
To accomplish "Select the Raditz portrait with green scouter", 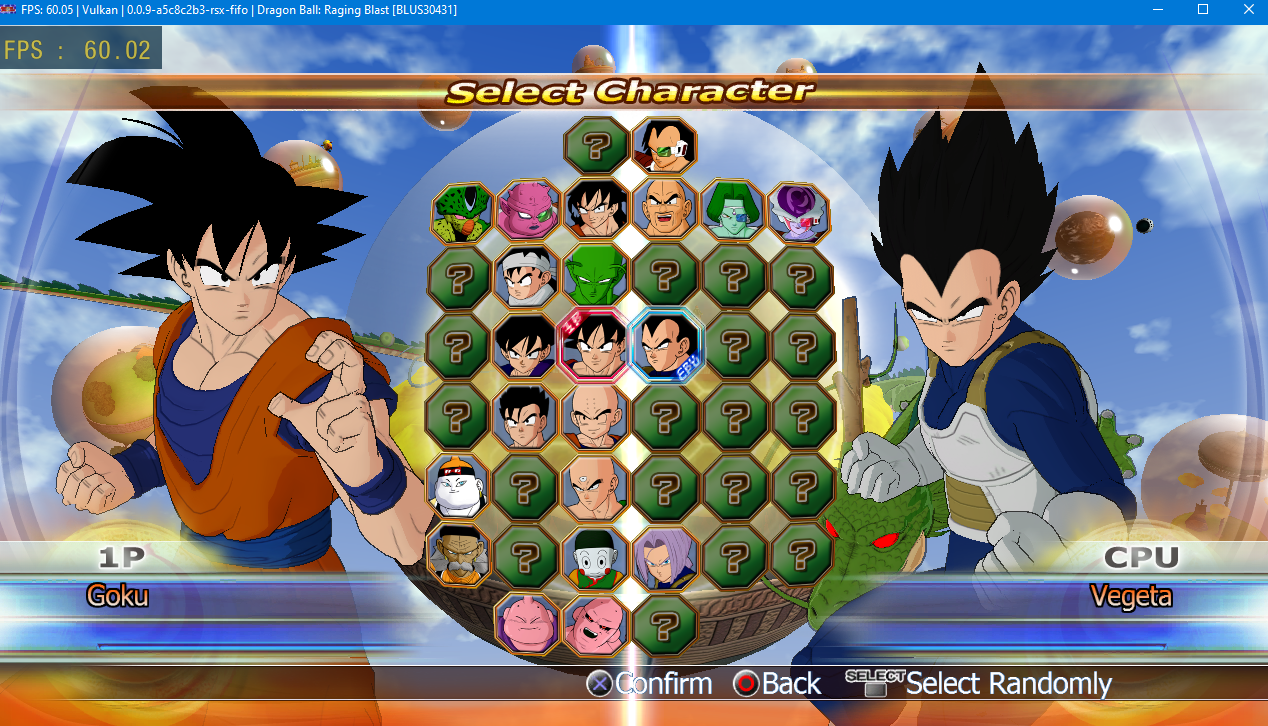I will (664, 146).
